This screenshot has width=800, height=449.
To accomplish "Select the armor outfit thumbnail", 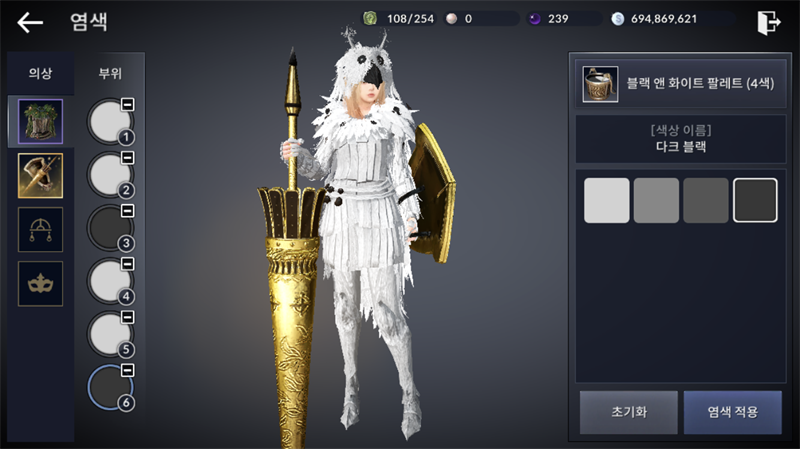I will click(x=40, y=121).
